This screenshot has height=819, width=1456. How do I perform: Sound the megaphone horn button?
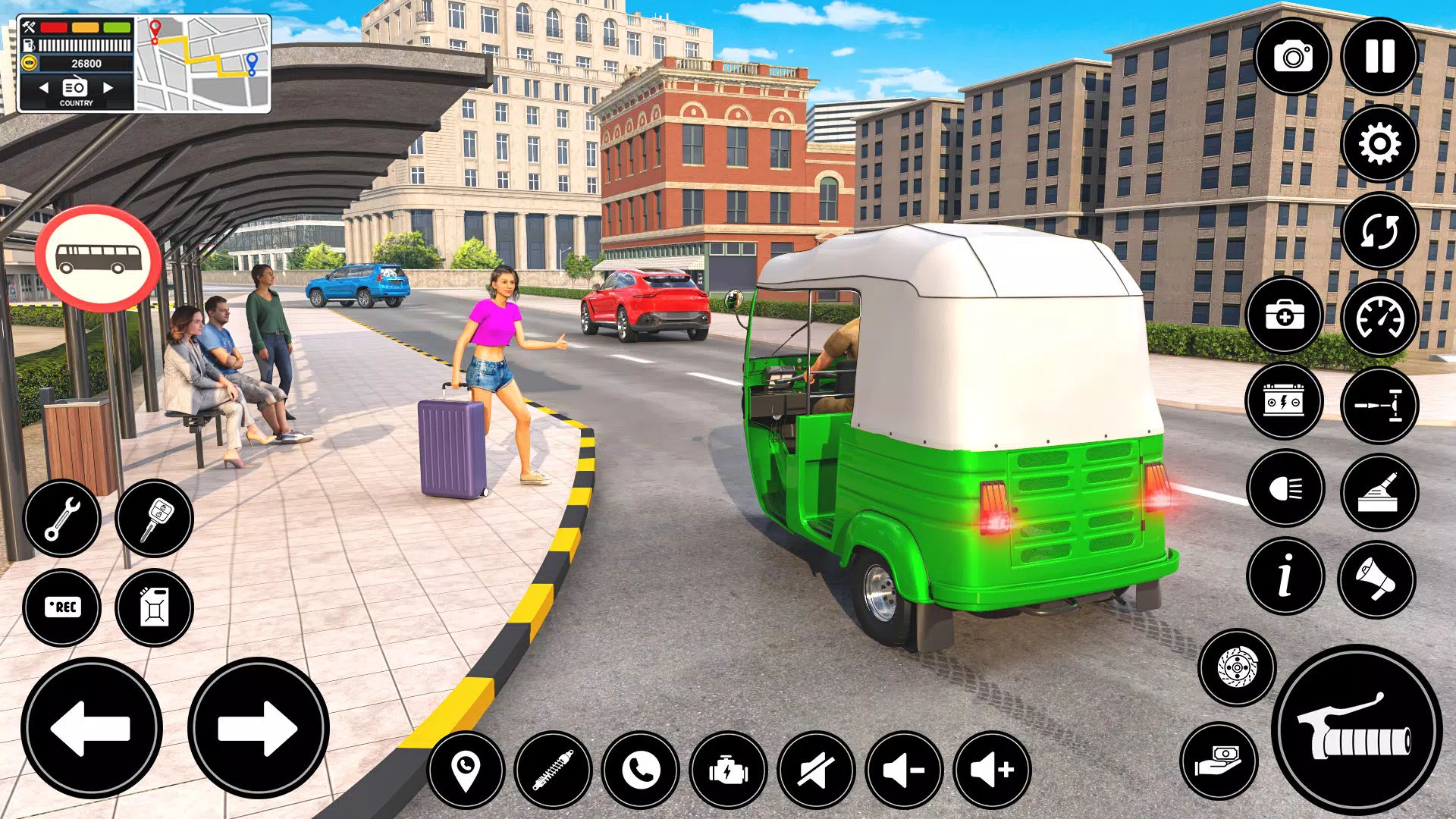(1376, 579)
